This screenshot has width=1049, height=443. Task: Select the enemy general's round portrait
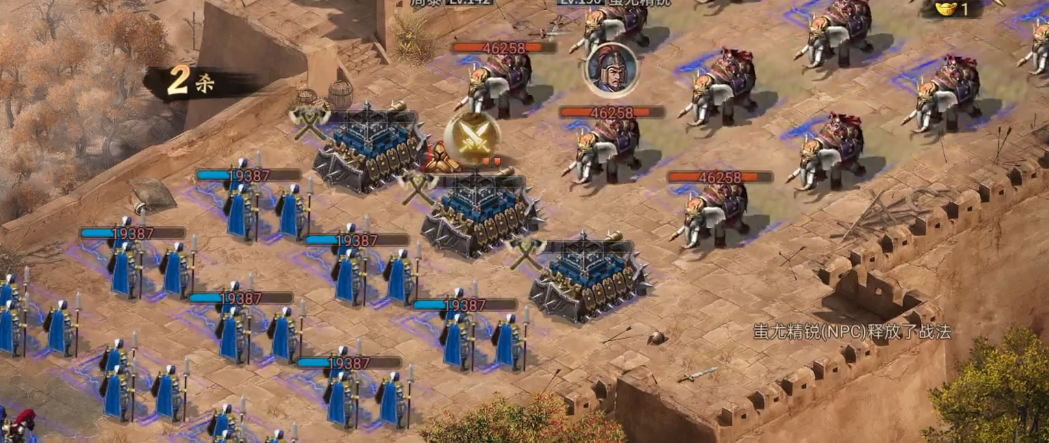pos(611,68)
